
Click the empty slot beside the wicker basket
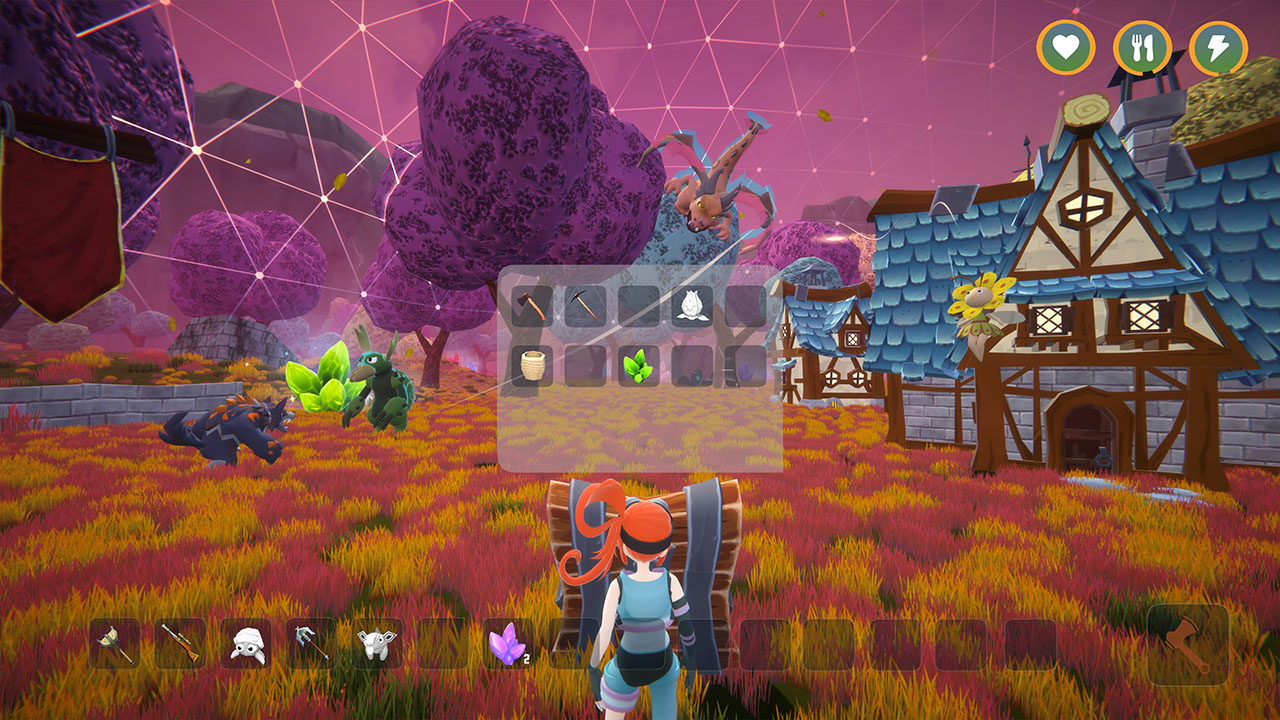585,365
